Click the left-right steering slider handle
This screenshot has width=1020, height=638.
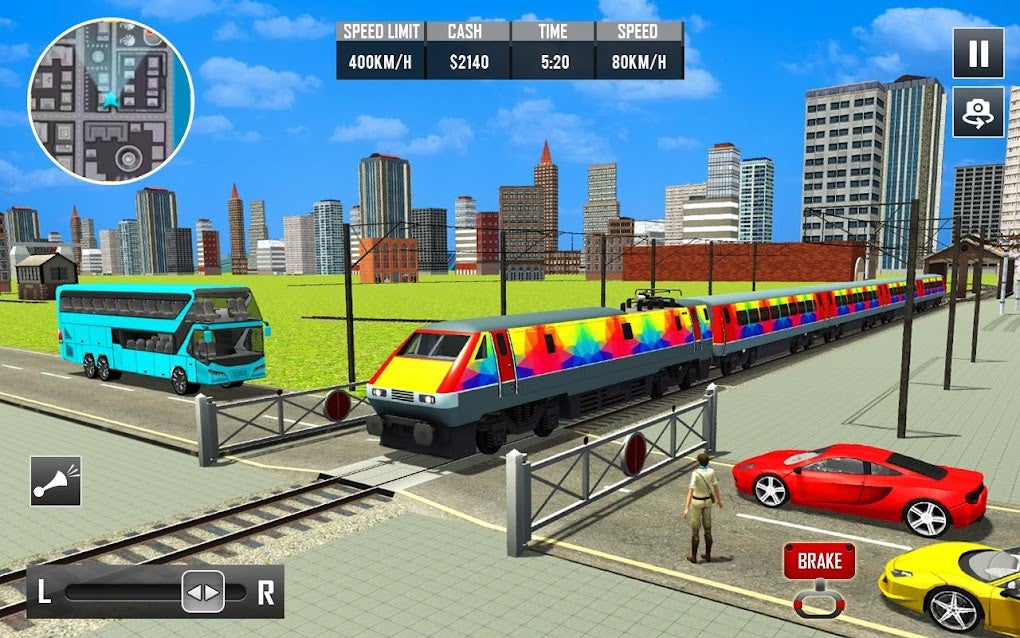coord(203,592)
